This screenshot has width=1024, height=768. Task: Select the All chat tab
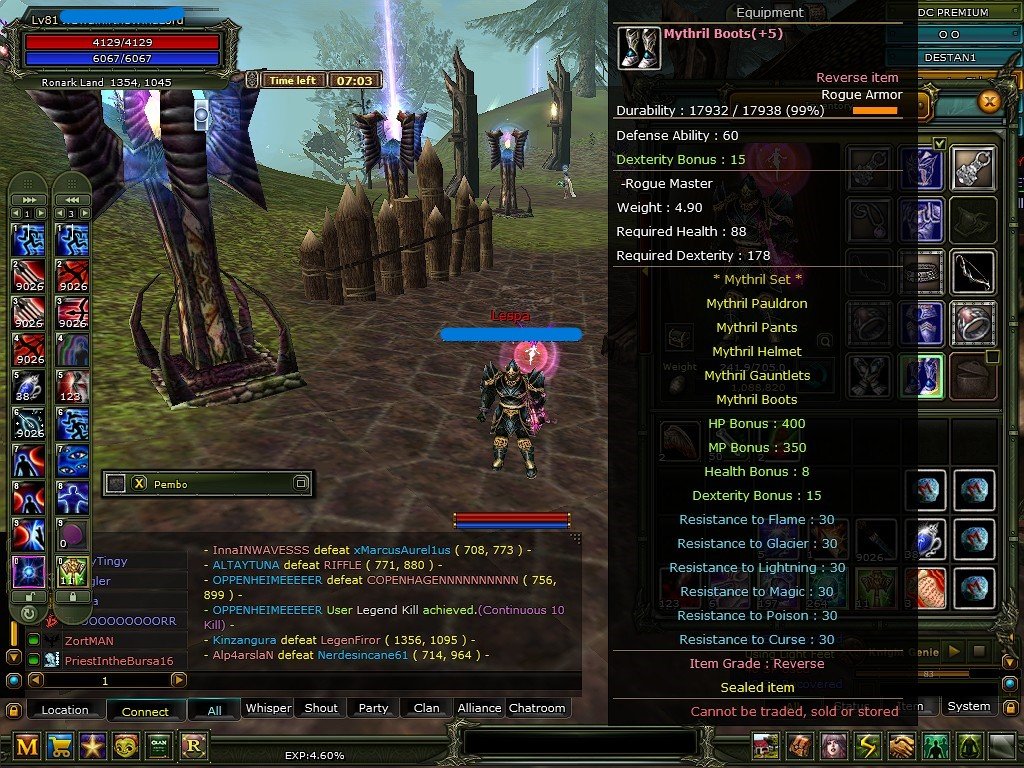pos(214,709)
